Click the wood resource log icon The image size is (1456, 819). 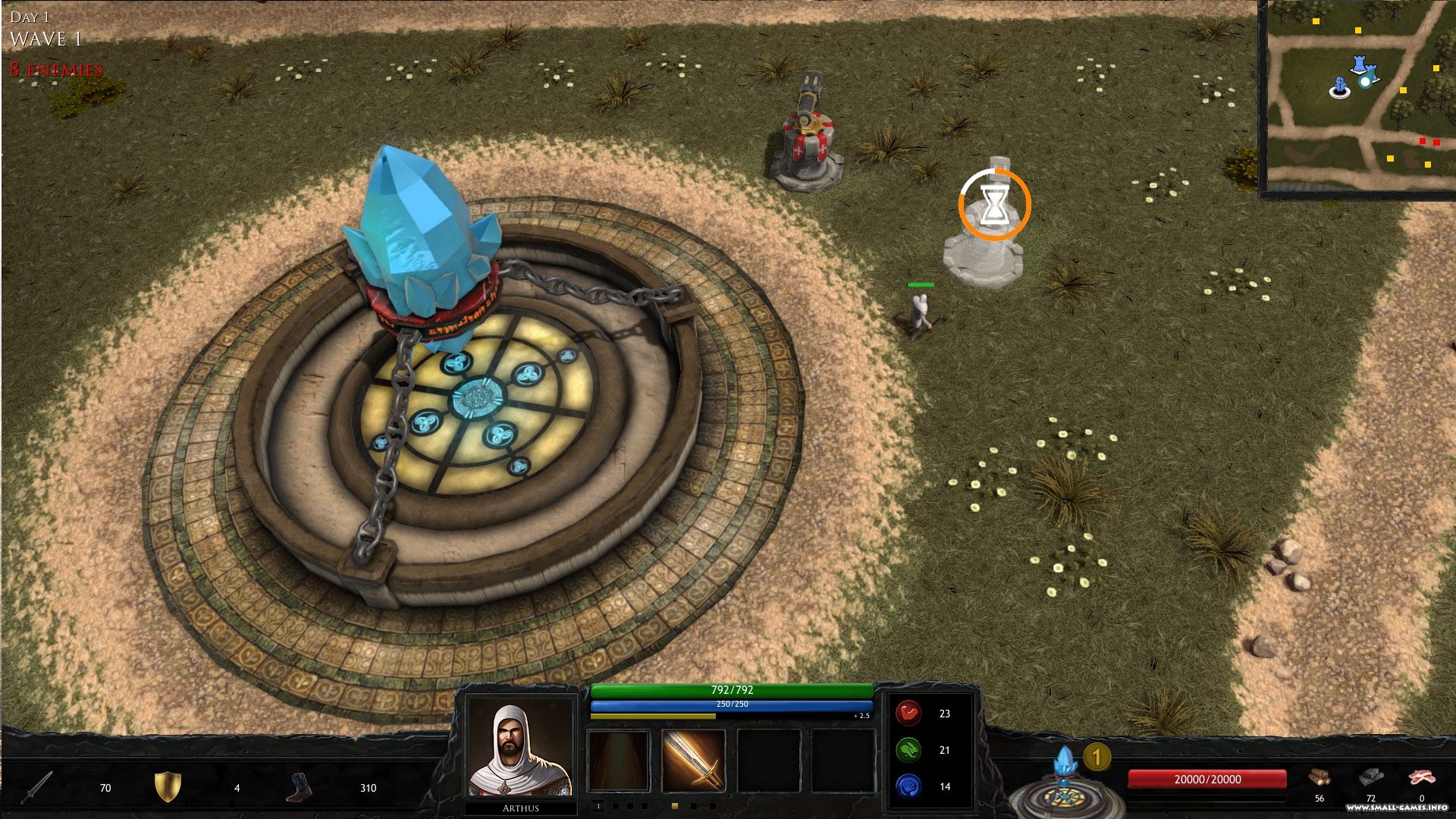(x=1321, y=777)
